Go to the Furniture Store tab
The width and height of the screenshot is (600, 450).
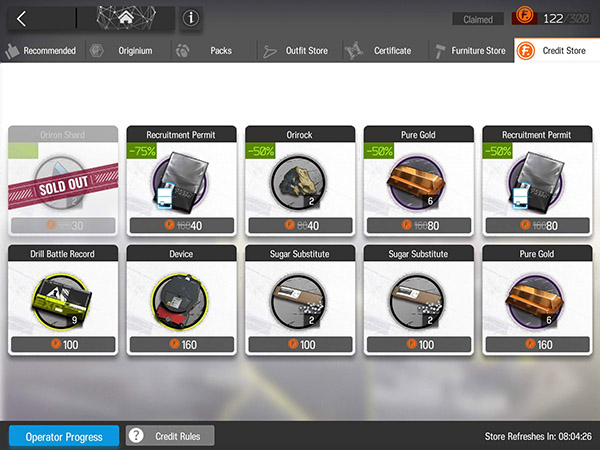point(470,50)
